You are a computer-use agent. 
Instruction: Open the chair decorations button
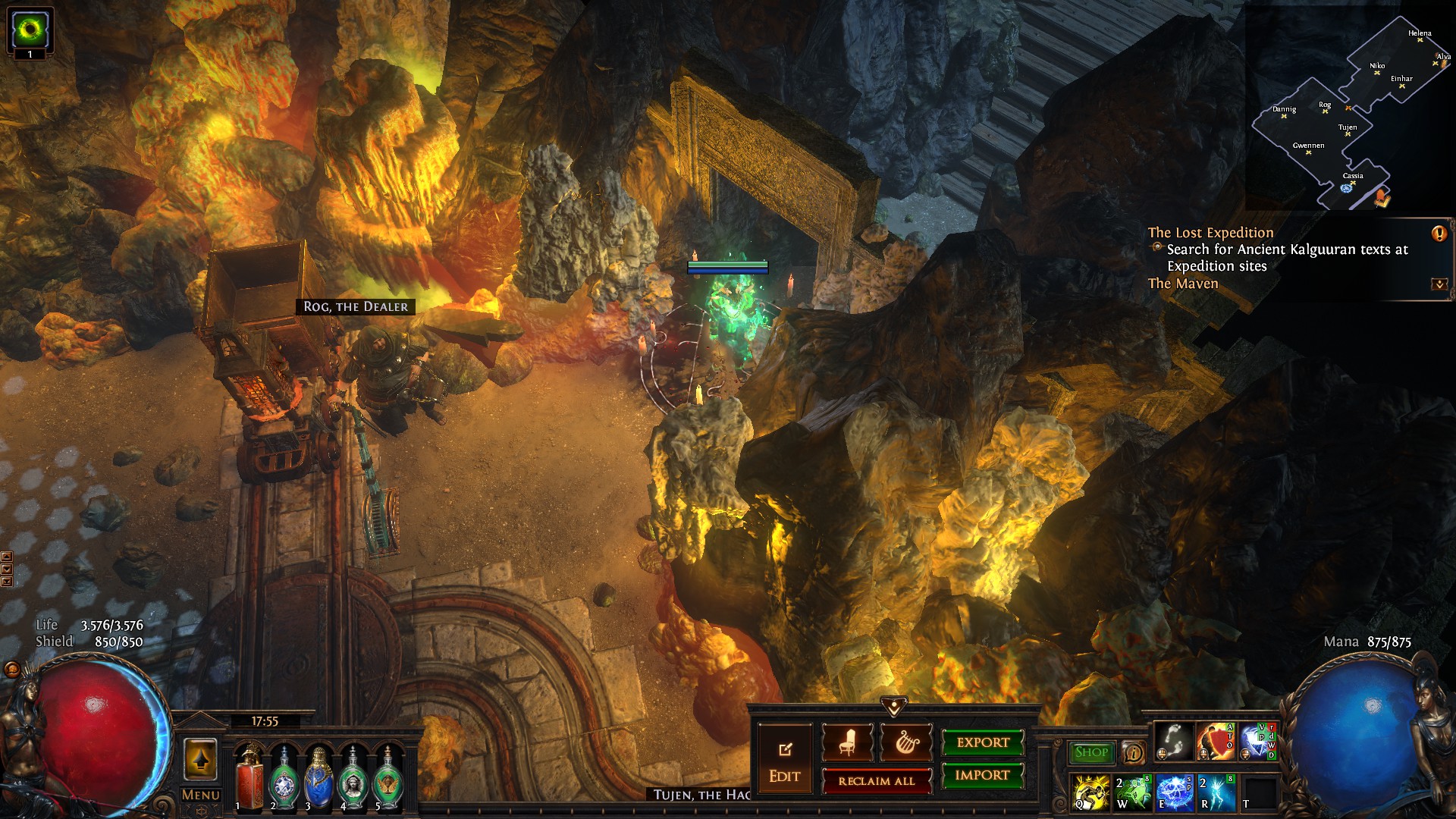tap(847, 742)
